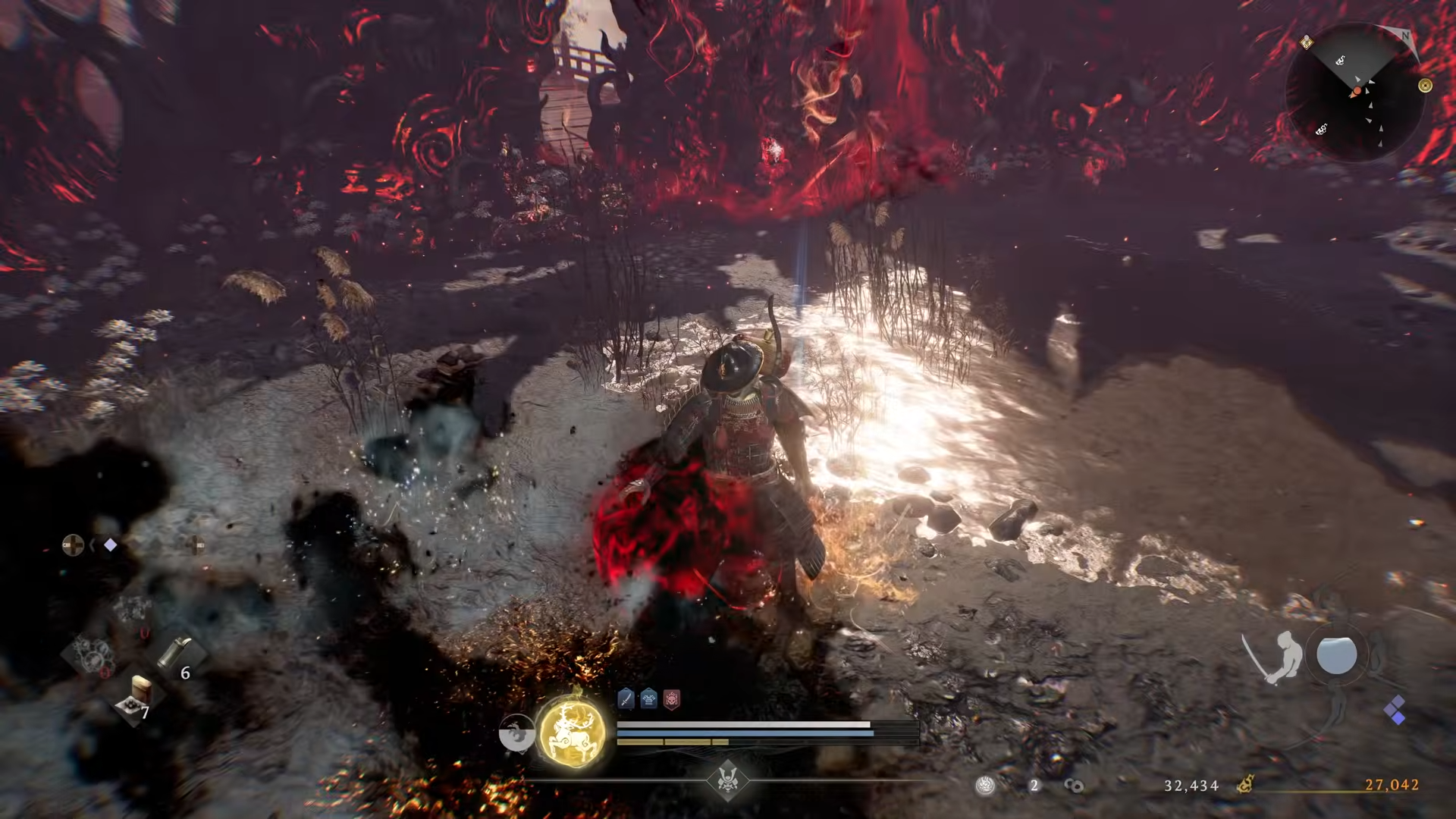This screenshot has height=819, width=1456.
Task: Select the golden deer guardian spirit emblem
Action: tap(573, 733)
